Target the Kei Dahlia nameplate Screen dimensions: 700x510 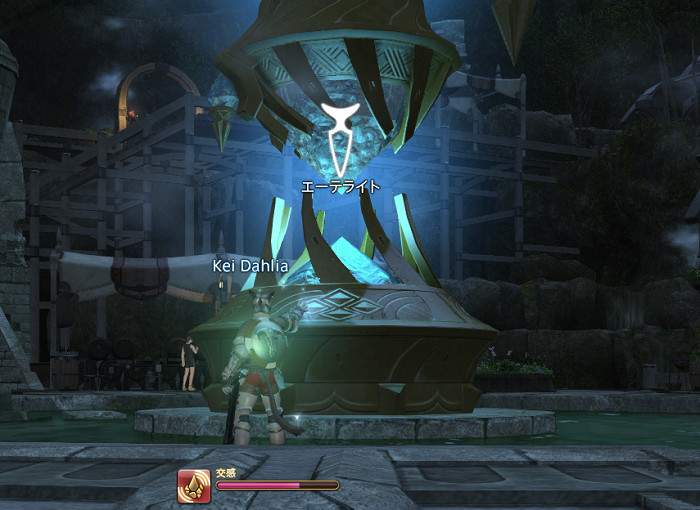pos(249,266)
